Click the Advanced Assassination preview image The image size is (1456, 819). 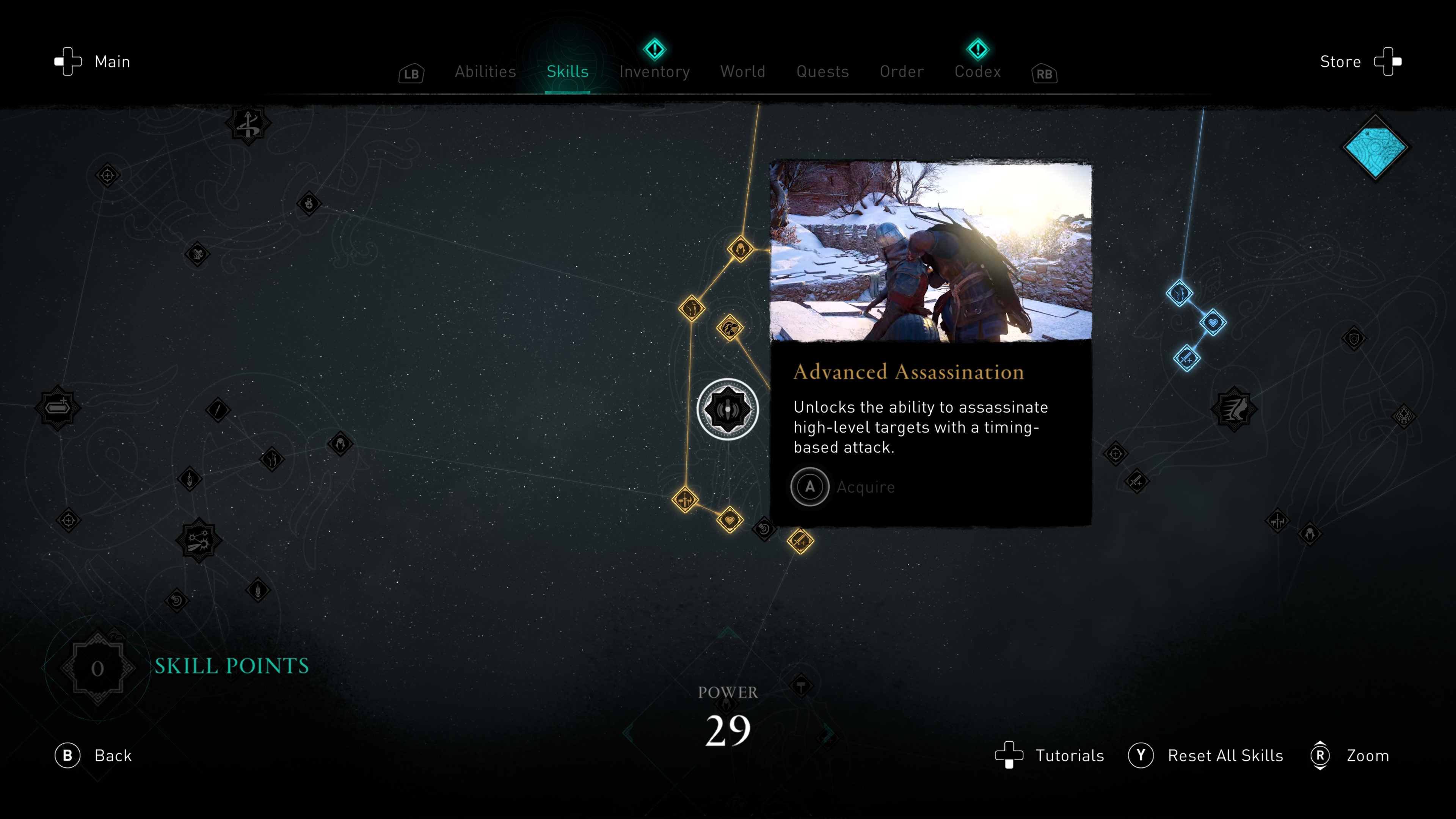click(931, 251)
